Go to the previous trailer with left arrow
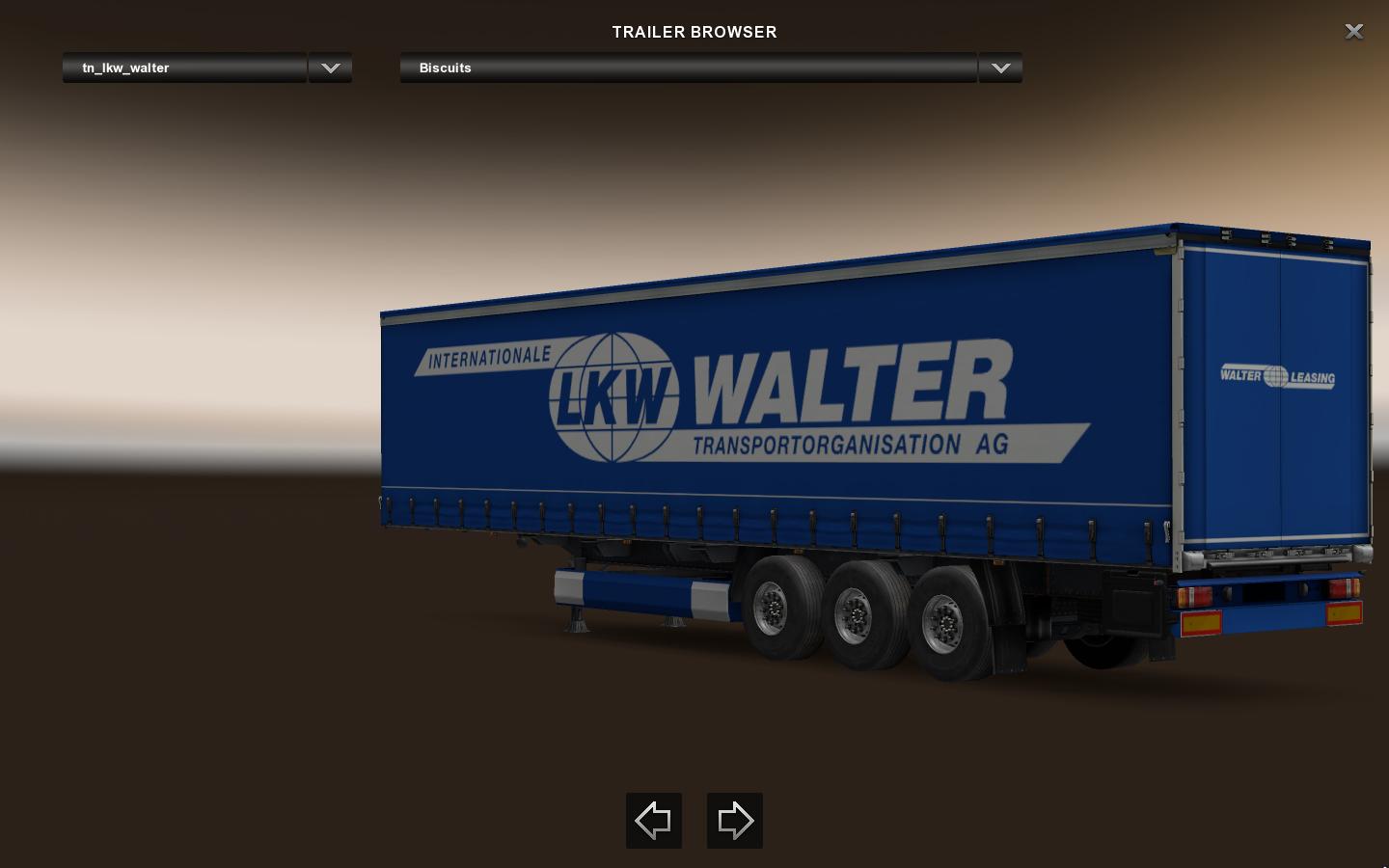Viewport: 1389px width, 868px height. tap(654, 821)
